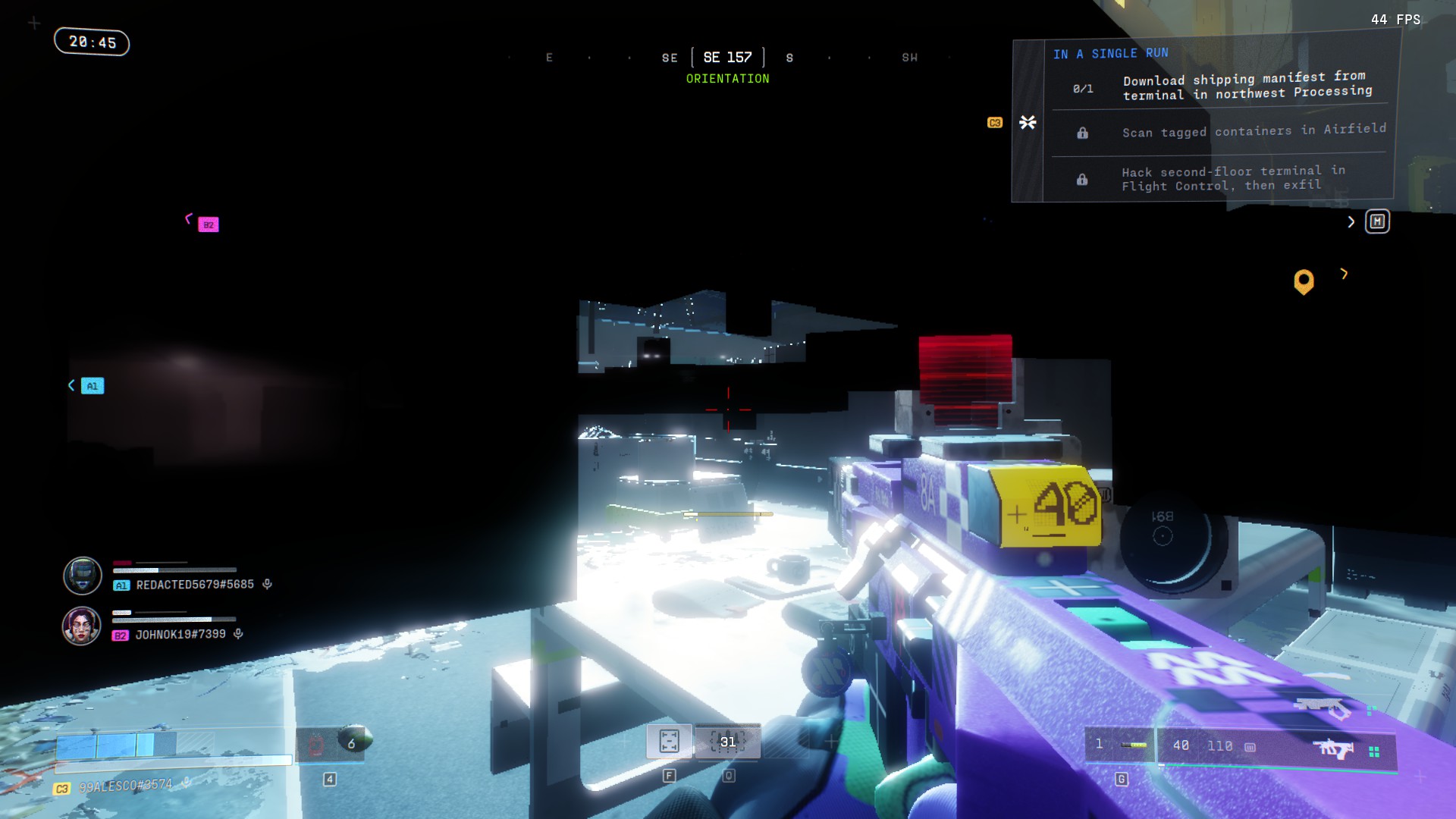This screenshot has width=1456, height=819.
Task: Select the Download shipping manifest objective
Action: [x=1247, y=86]
